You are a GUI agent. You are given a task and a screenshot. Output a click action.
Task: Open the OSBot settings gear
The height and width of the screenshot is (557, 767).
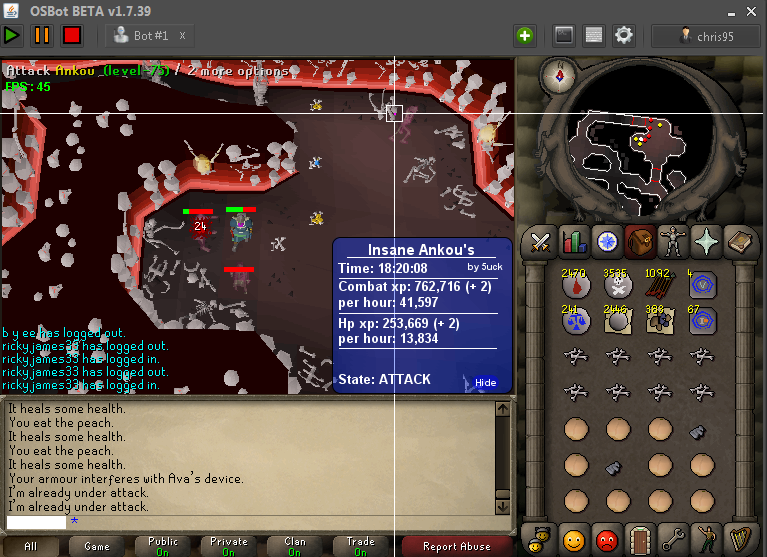(624, 35)
